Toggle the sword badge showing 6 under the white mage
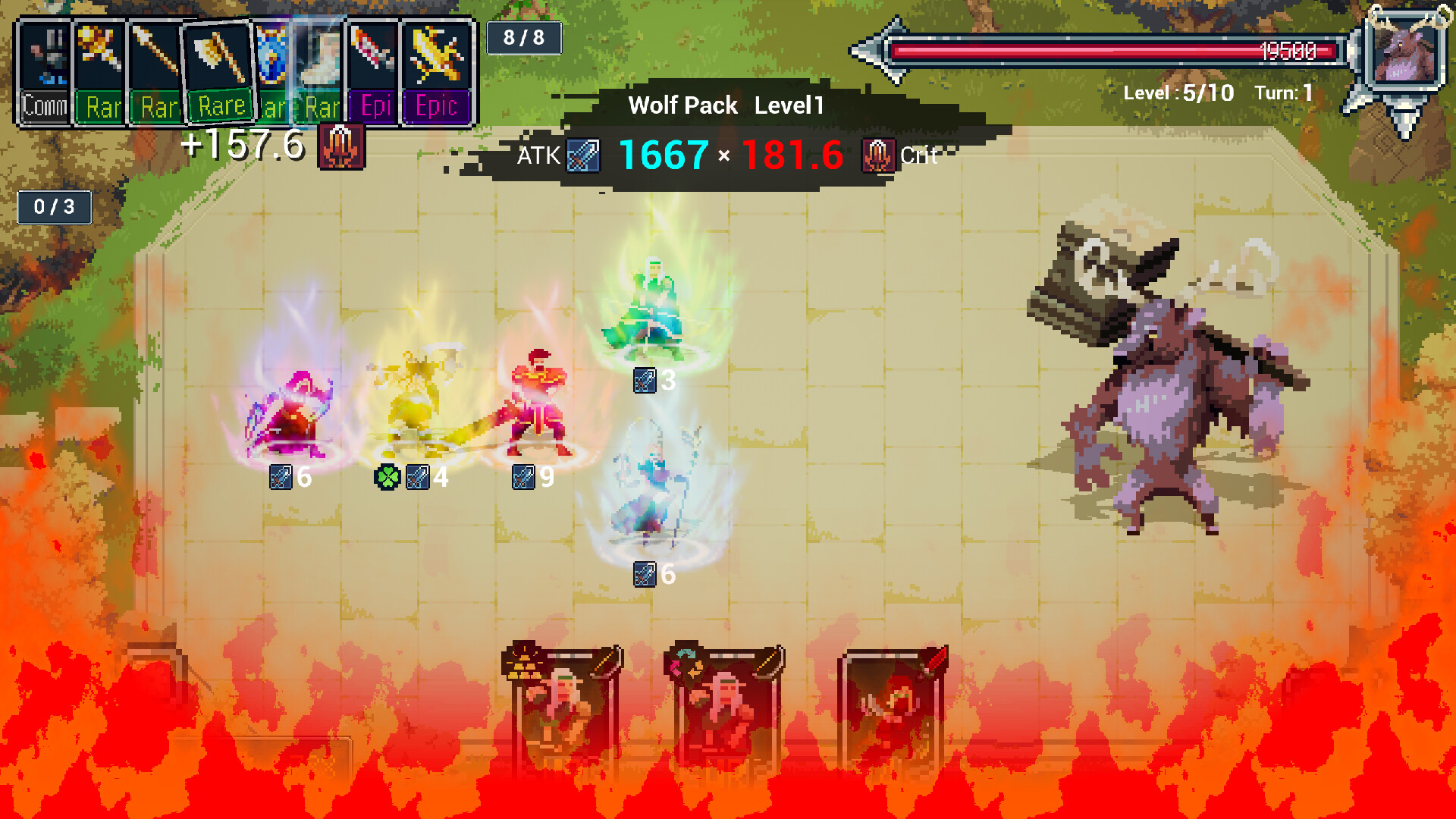 click(x=642, y=576)
